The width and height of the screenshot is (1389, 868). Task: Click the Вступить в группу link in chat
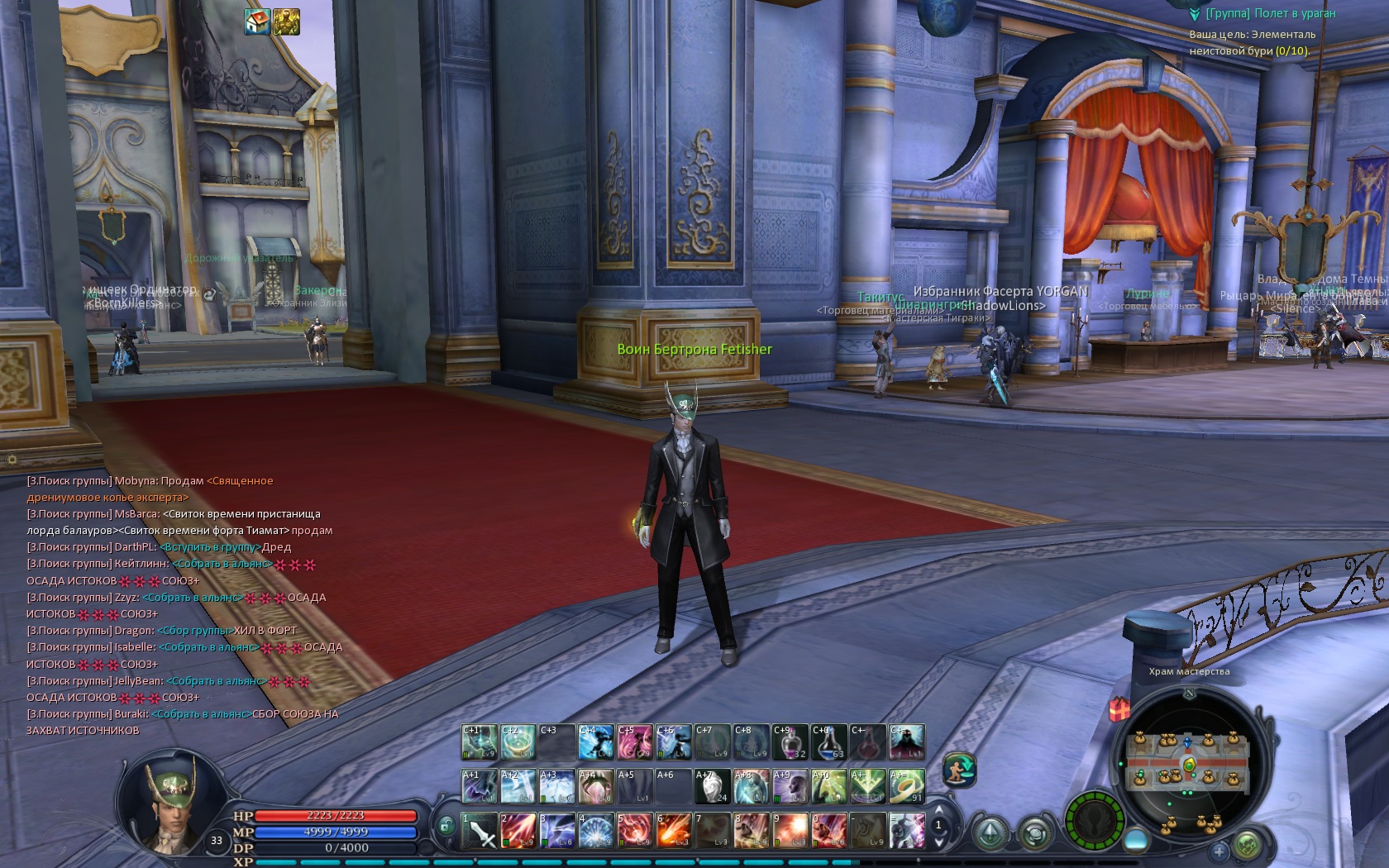pos(210,547)
